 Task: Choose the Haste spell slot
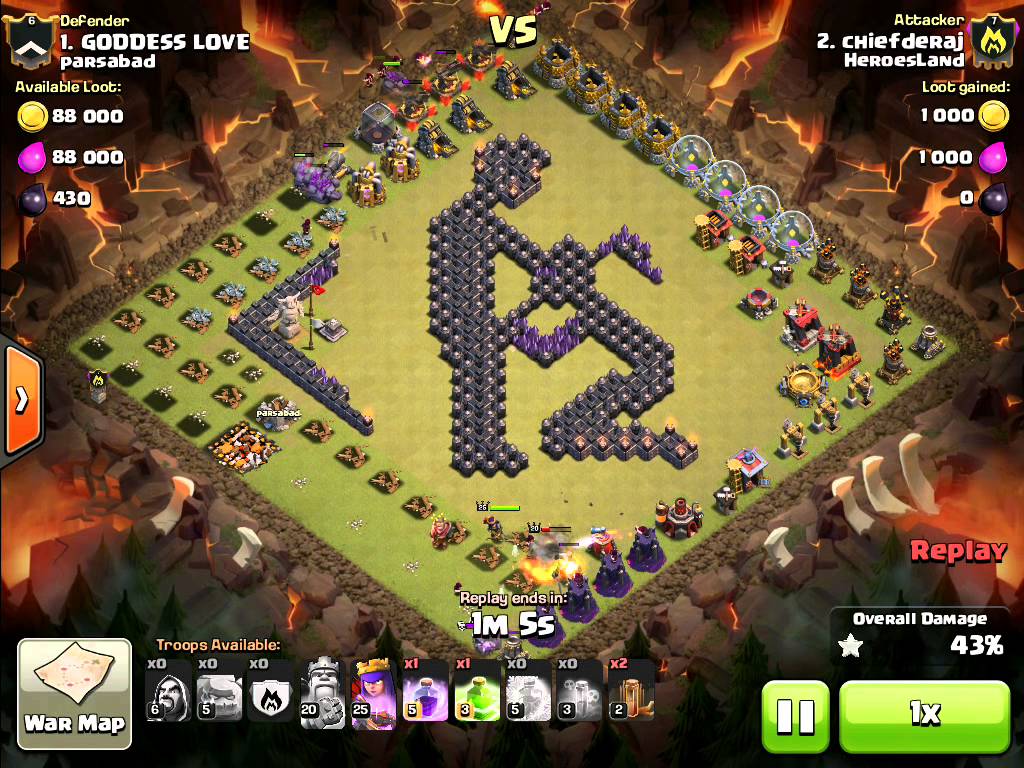point(631,690)
